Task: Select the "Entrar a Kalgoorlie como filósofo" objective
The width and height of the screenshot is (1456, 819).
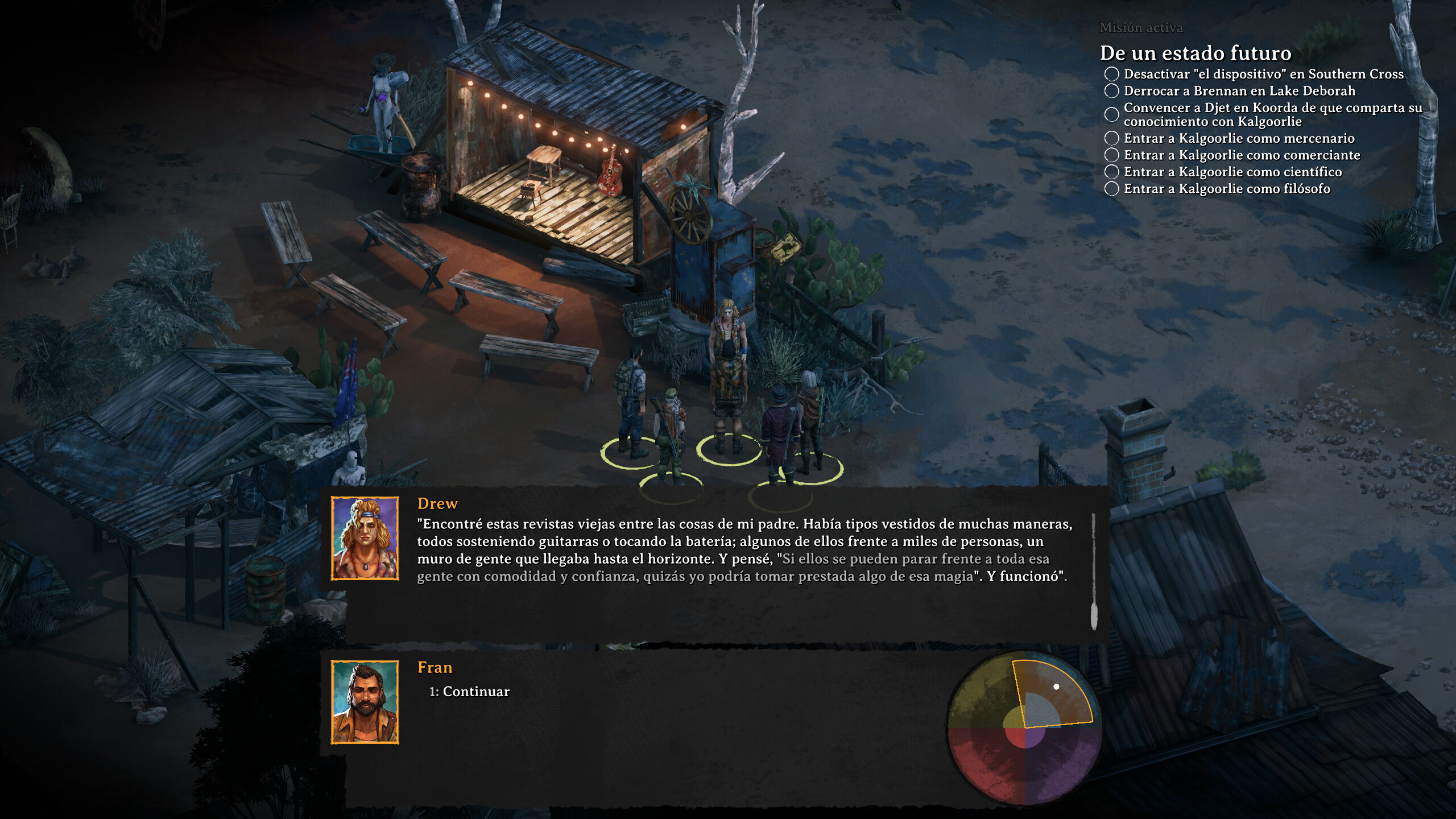Action: pyautogui.click(x=1227, y=189)
